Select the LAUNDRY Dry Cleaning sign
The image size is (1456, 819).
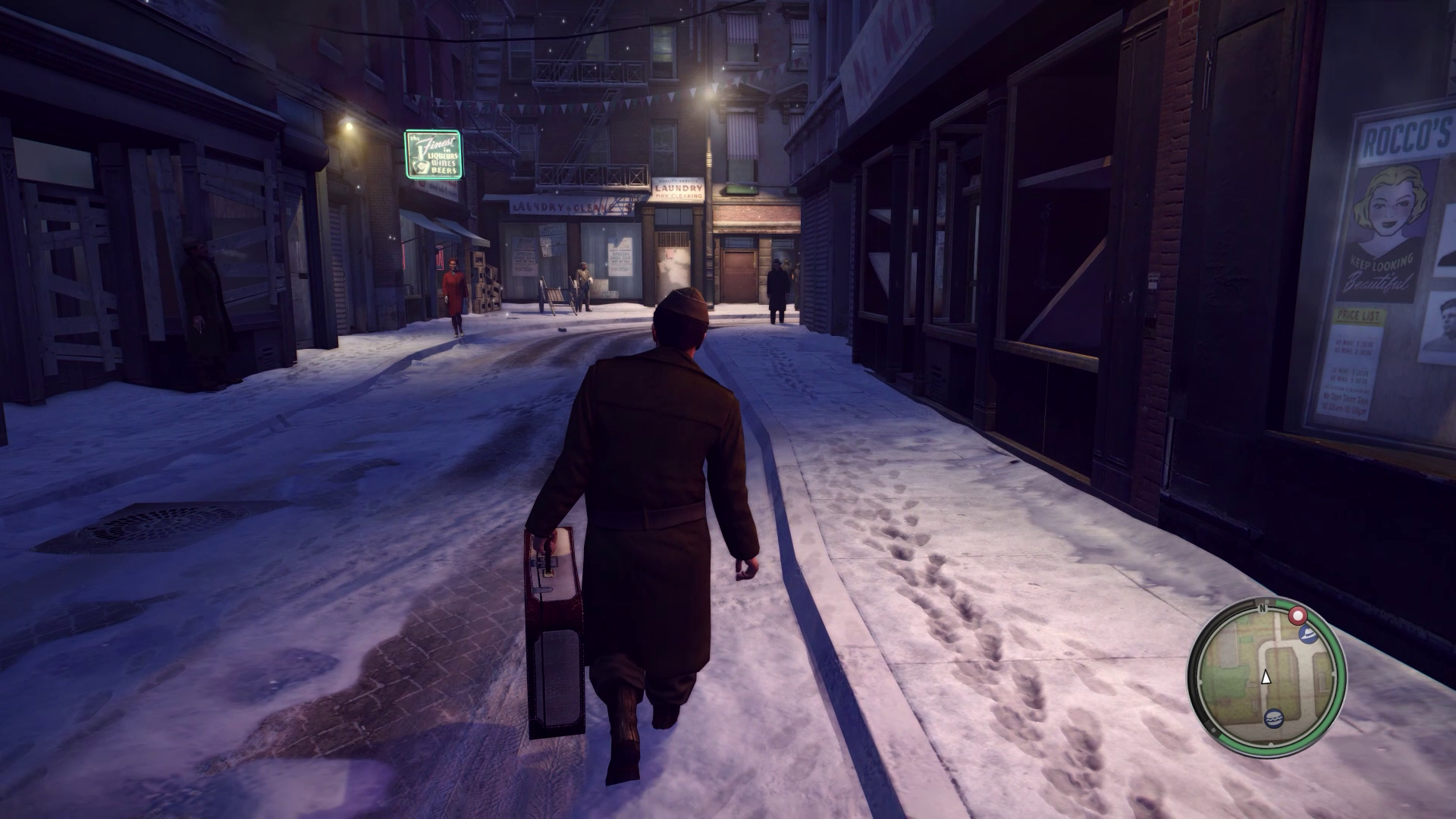(x=677, y=188)
